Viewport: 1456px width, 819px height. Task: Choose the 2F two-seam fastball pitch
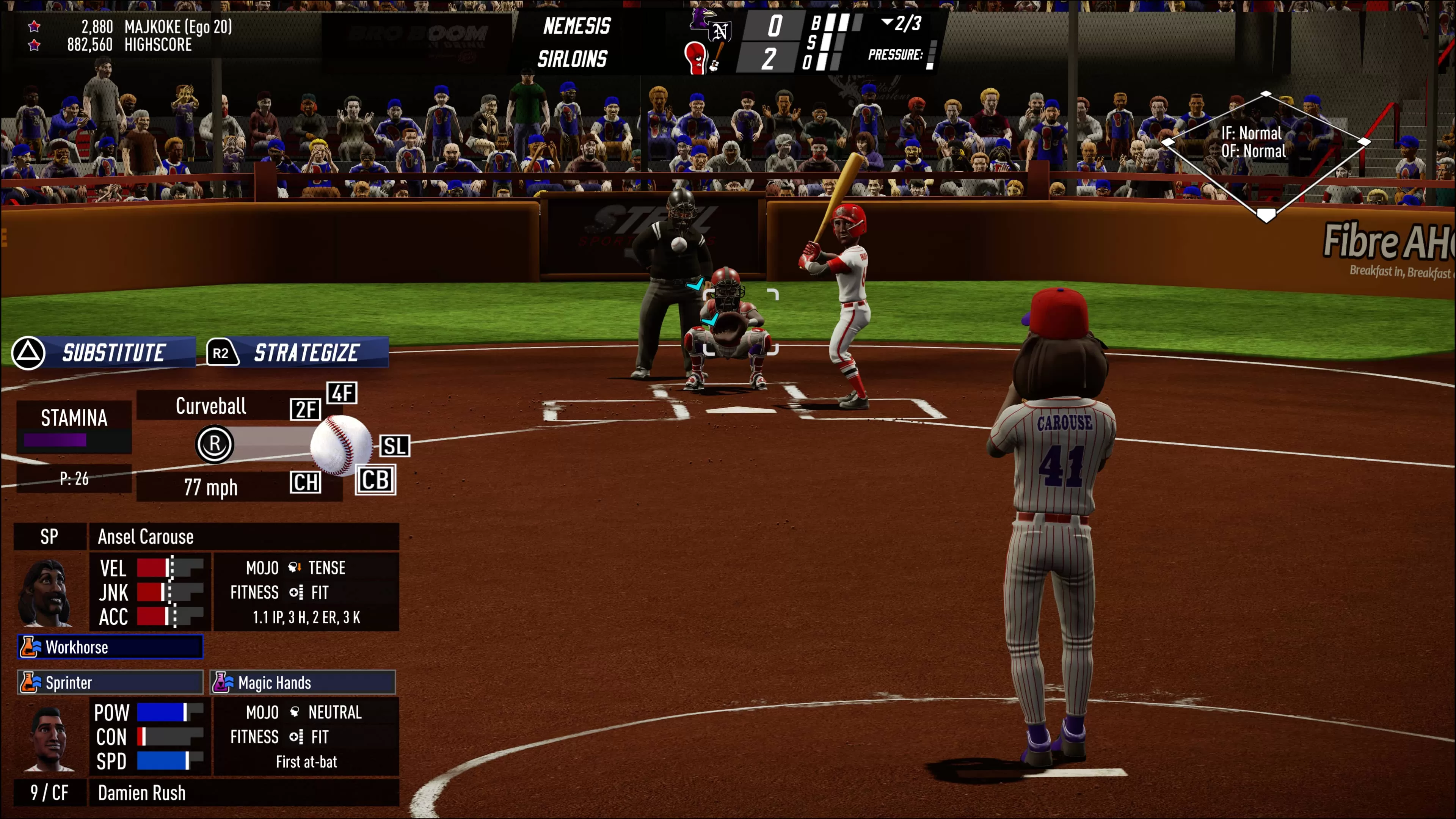click(305, 409)
